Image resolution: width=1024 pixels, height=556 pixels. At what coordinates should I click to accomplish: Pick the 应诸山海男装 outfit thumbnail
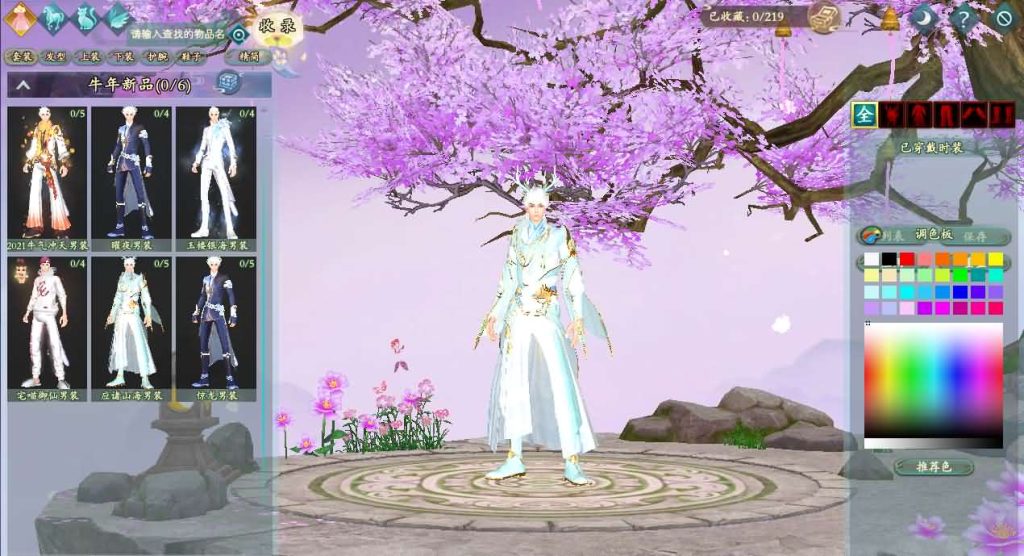pos(131,323)
